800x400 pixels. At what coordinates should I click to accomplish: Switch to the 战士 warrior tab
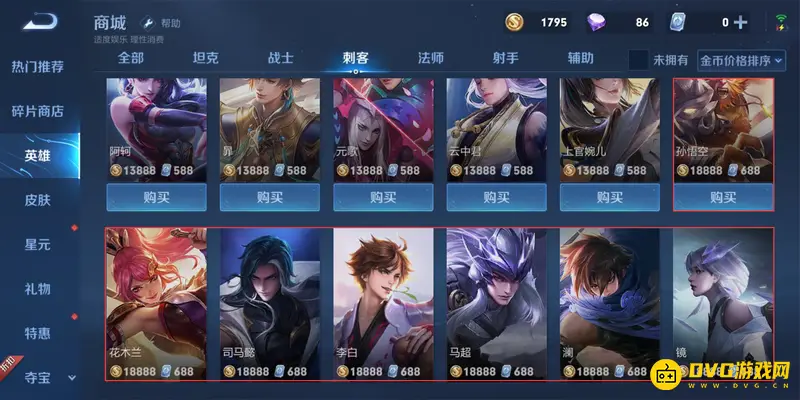click(x=281, y=59)
